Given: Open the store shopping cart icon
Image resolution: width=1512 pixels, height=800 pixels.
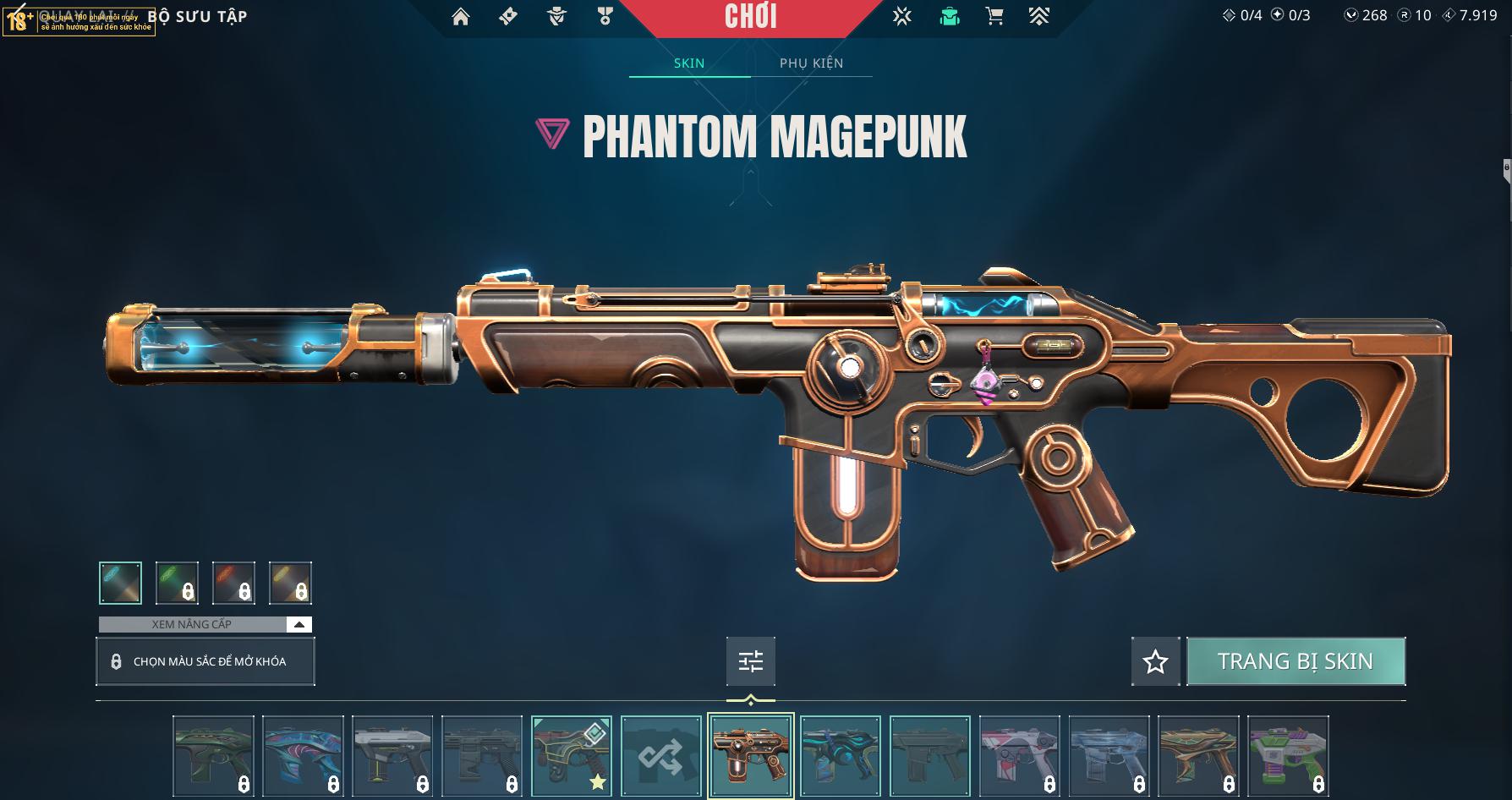Looking at the screenshot, I should 994,17.
